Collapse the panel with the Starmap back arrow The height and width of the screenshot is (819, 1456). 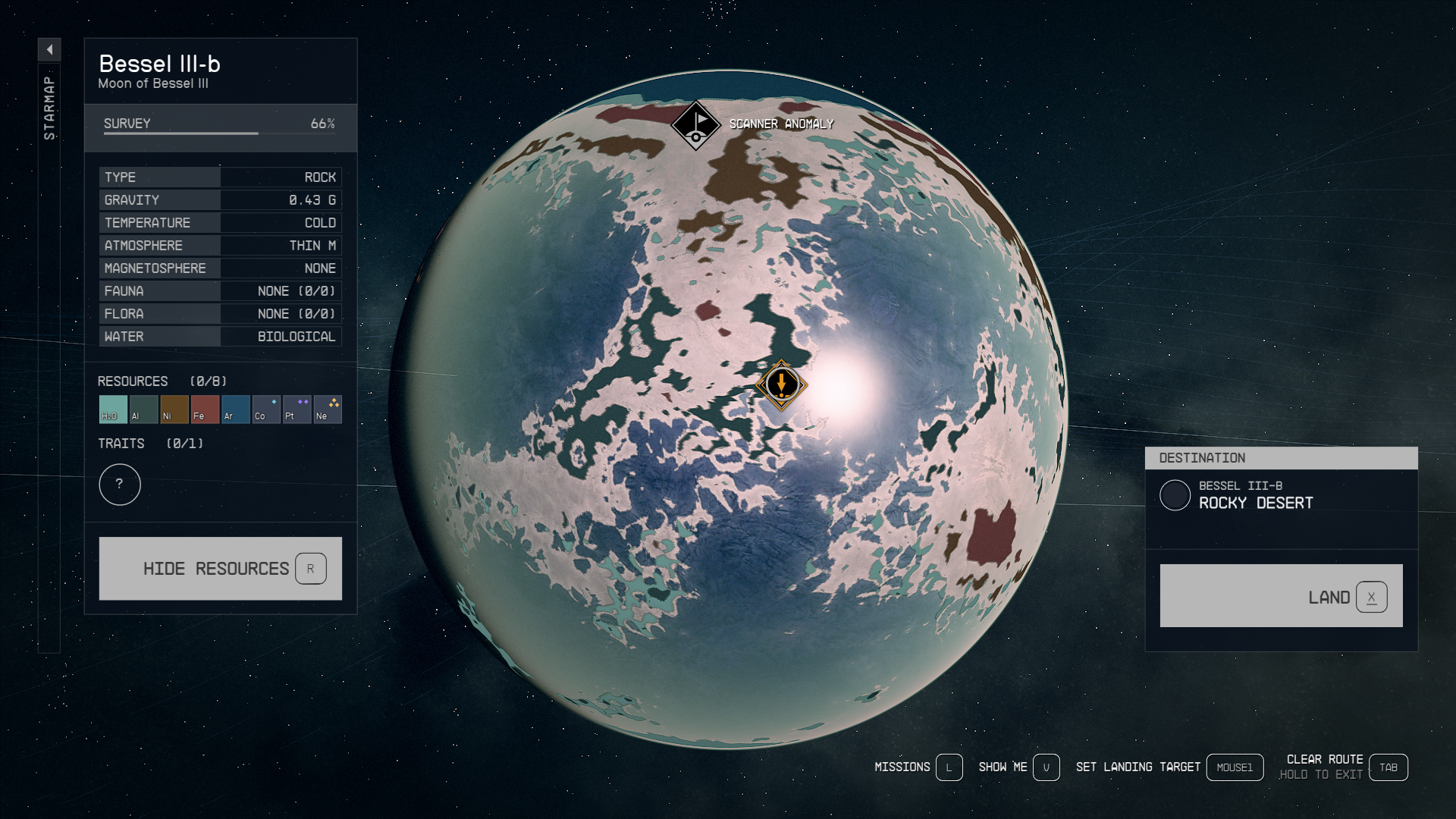[49, 50]
